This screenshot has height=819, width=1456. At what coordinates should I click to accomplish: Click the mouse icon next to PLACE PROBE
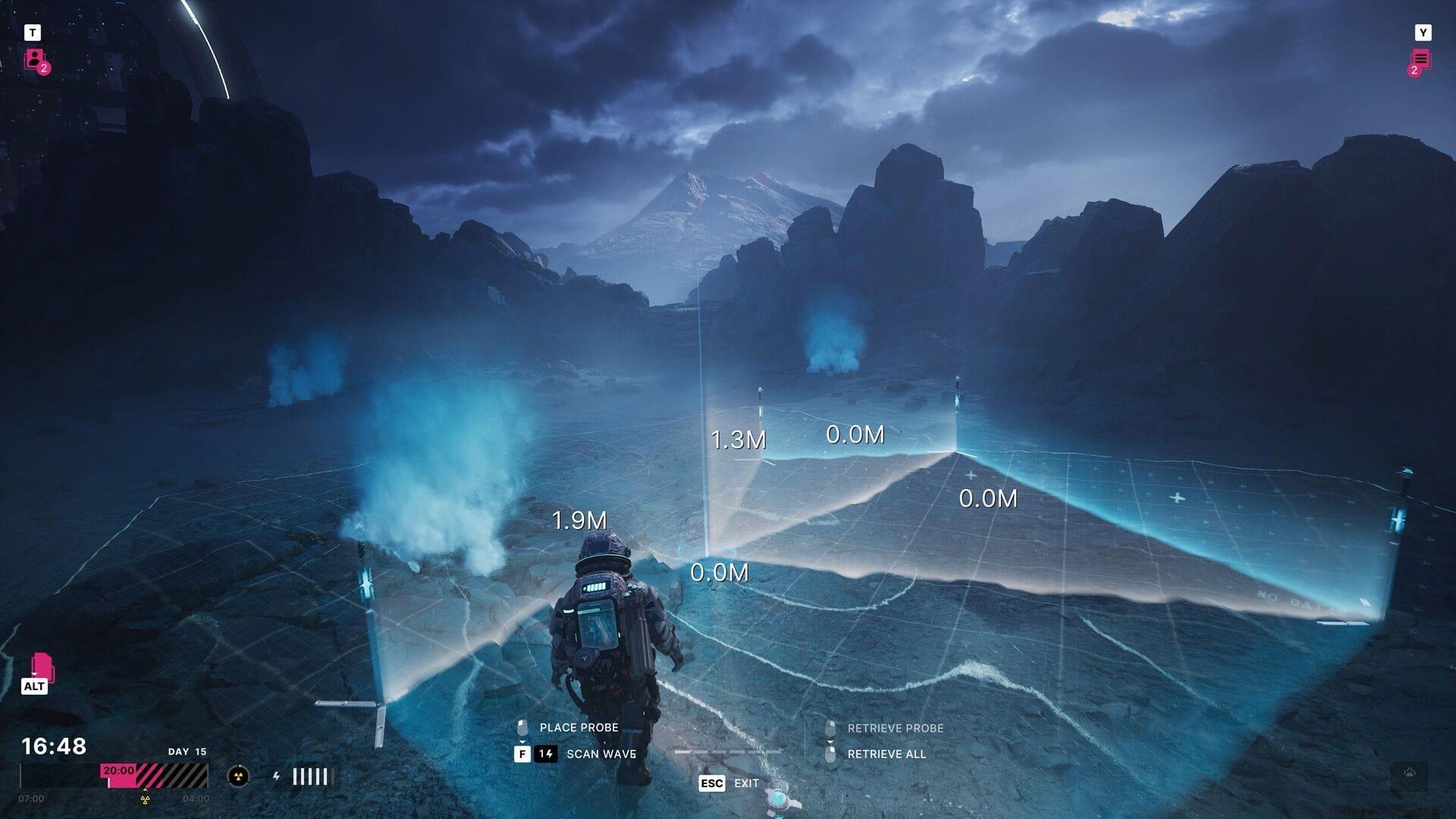pos(521,728)
